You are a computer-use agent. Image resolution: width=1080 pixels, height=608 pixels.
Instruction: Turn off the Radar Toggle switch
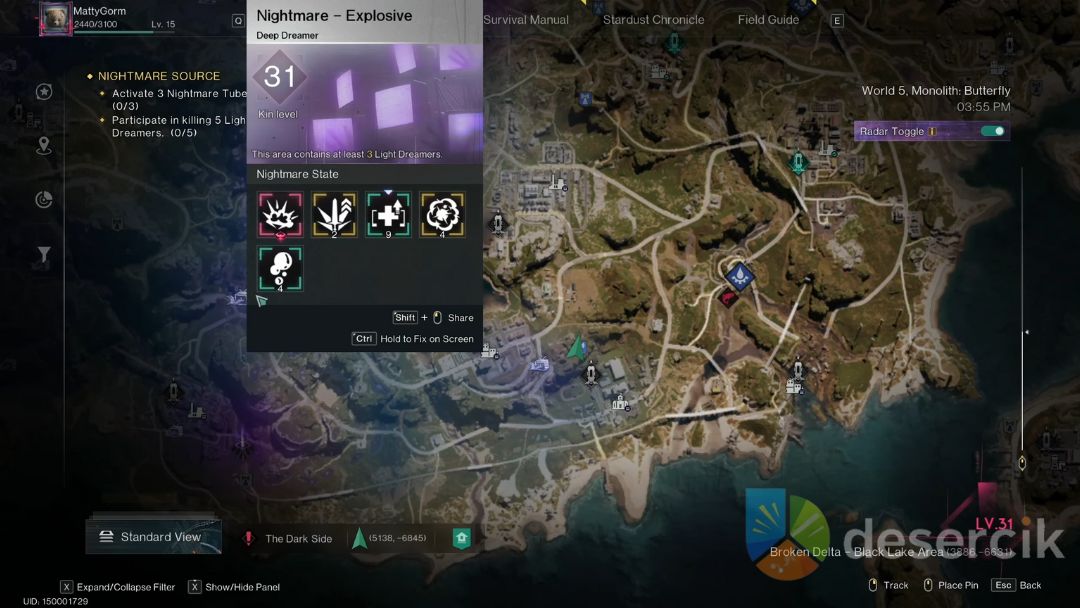[x=992, y=131]
